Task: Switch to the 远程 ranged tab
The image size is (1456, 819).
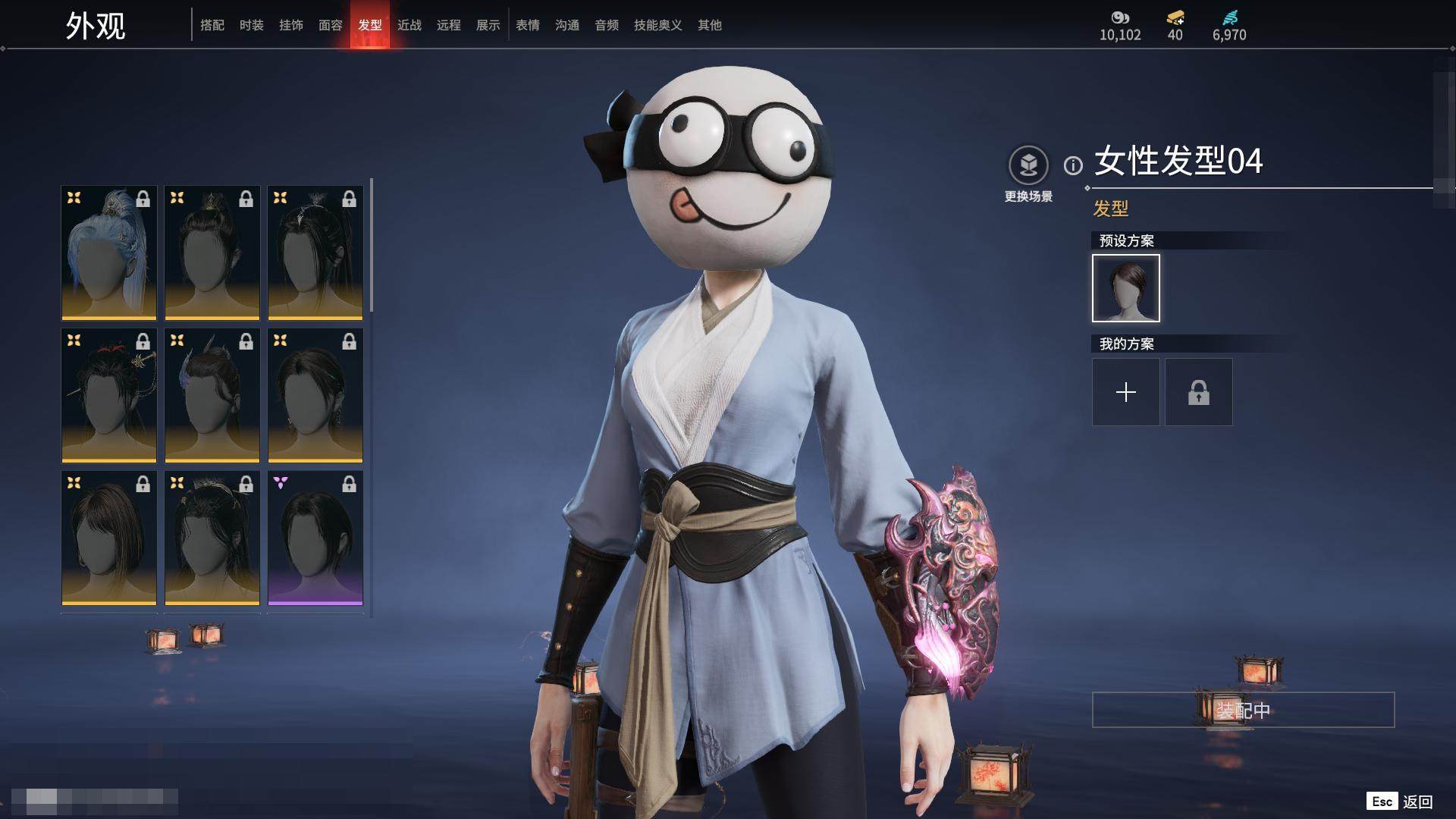Action: click(449, 25)
